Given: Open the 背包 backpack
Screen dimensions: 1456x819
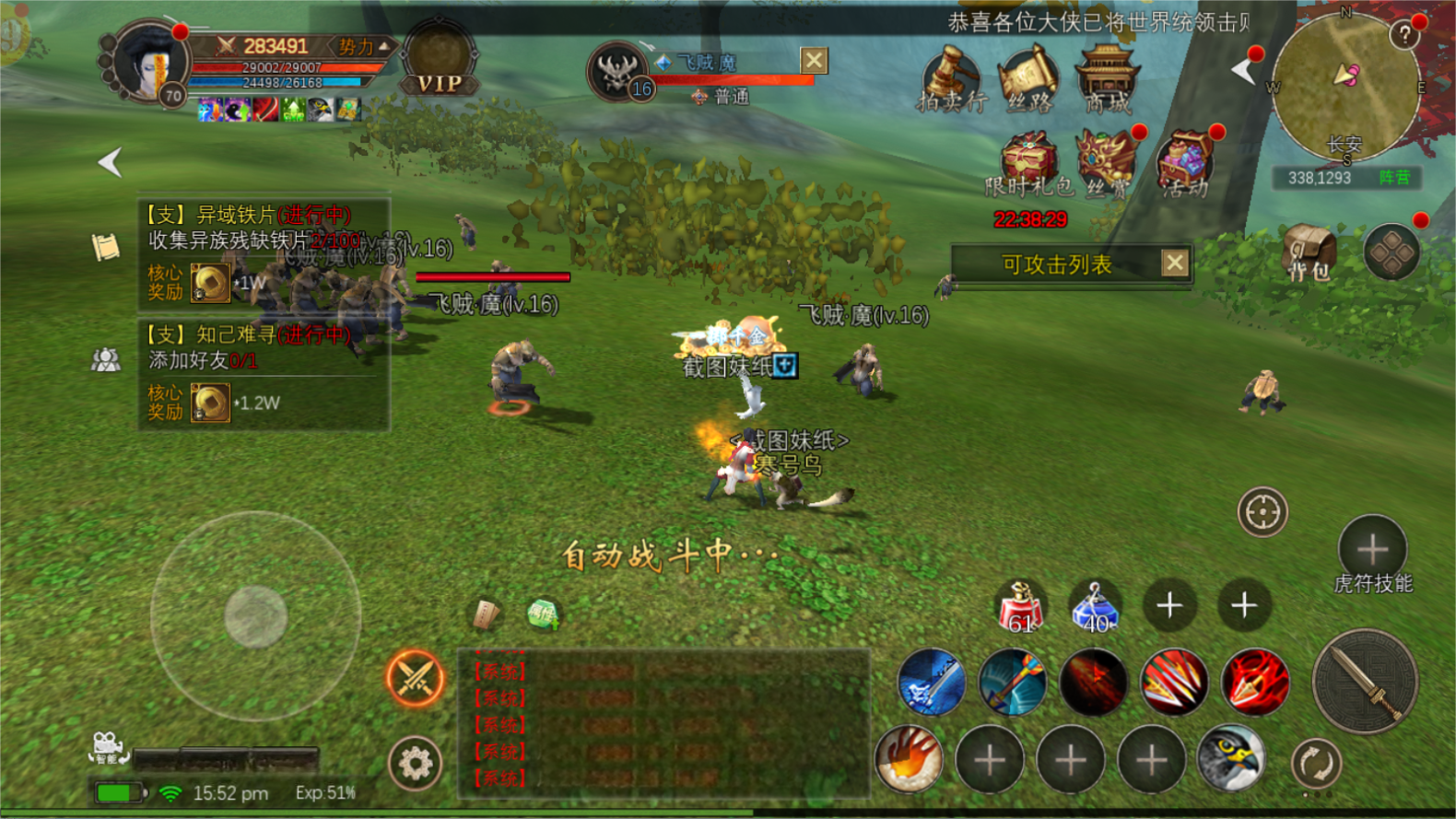Looking at the screenshot, I should (x=1309, y=251).
